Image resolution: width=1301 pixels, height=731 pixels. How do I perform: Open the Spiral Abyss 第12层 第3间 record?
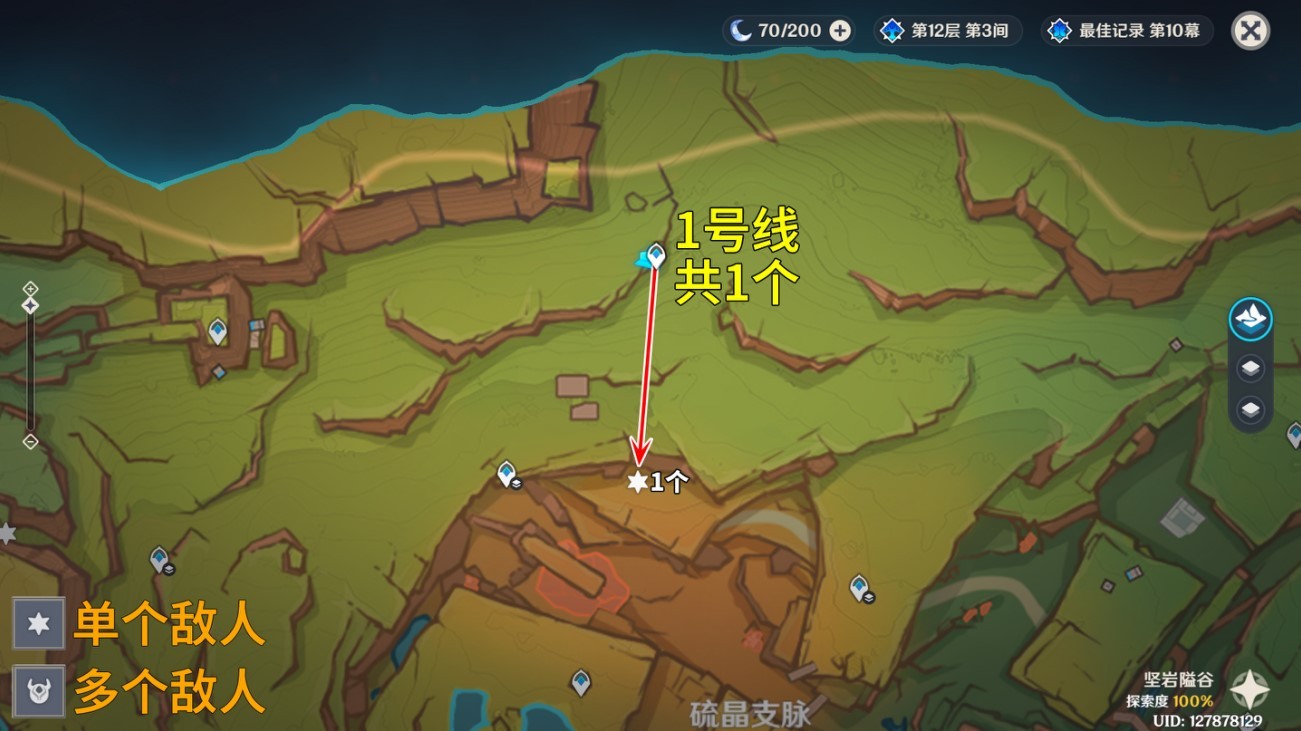click(x=945, y=31)
